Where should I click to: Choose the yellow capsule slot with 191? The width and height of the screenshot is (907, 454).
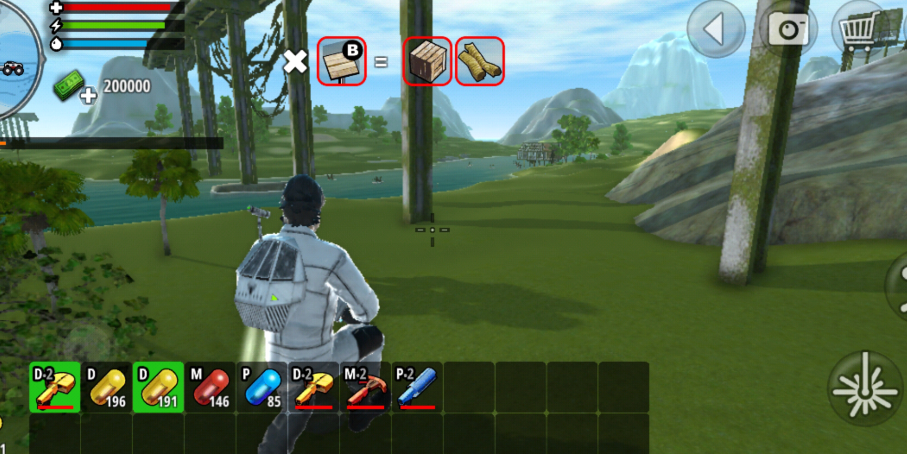159,388
